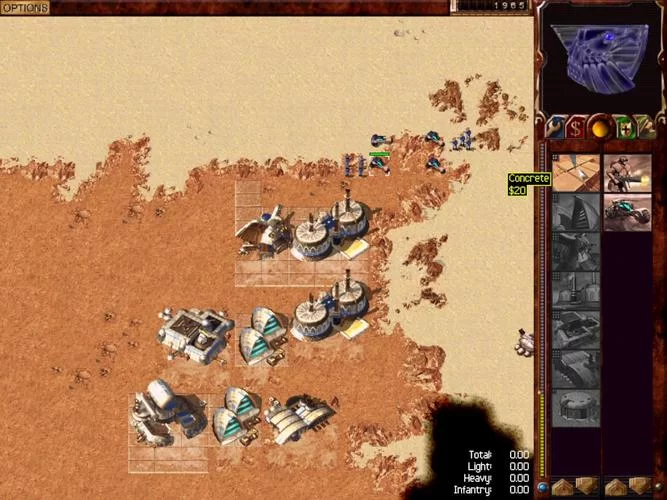667x500 pixels.
Task: Activate the wrench repair button
Action: [553, 128]
